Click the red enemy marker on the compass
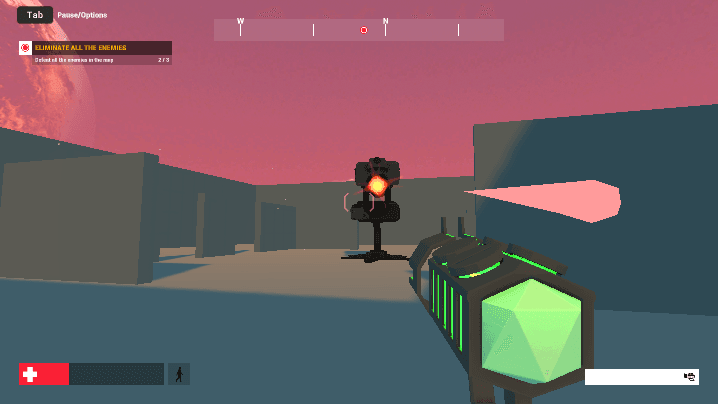718x404 pixels. 364,30
